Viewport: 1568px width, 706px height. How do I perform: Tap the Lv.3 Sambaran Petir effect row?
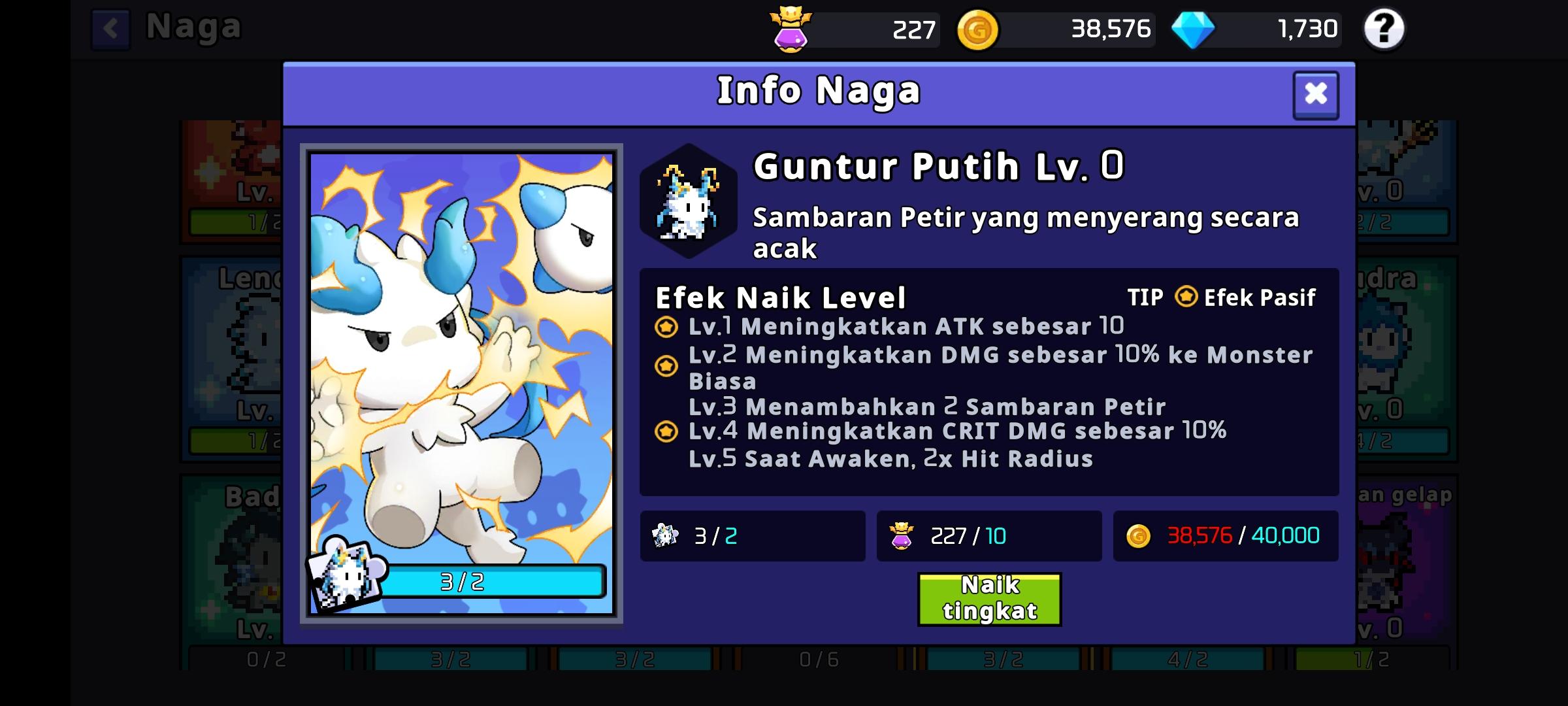(928, 407)
